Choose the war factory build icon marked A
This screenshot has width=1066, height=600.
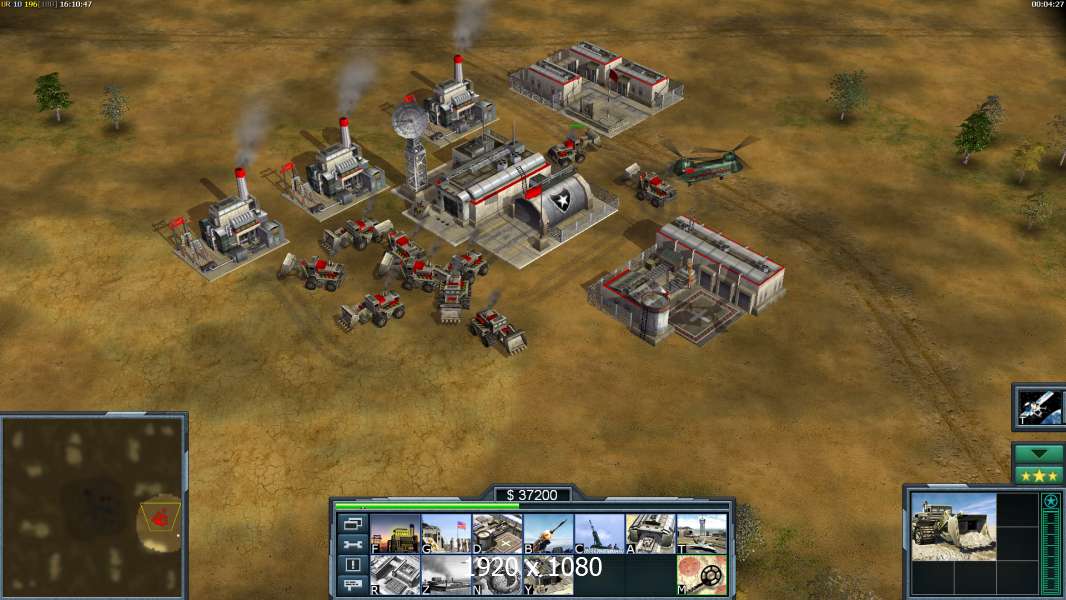pyautogui.click(x=650, y=534)
